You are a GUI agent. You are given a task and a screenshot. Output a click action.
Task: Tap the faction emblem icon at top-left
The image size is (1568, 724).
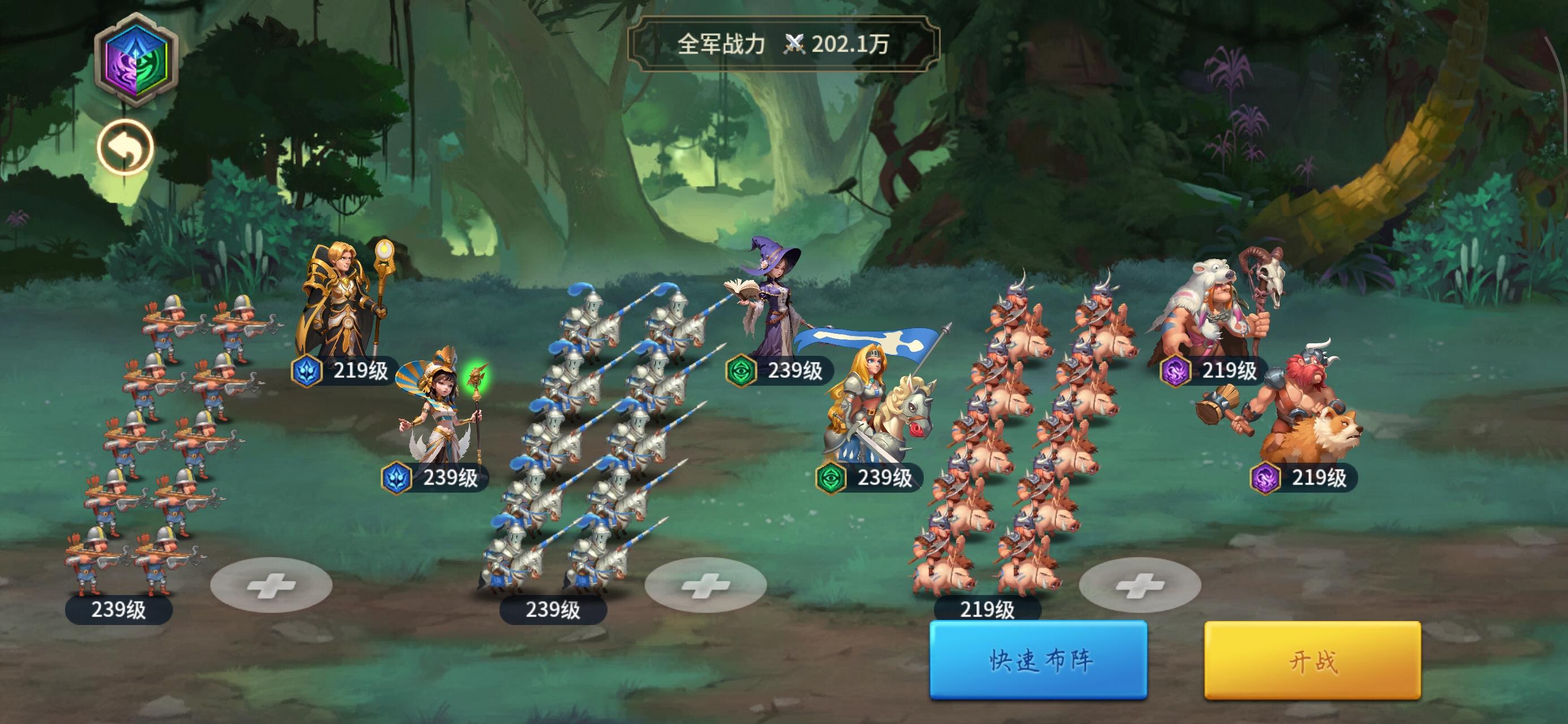coord(137,61)
